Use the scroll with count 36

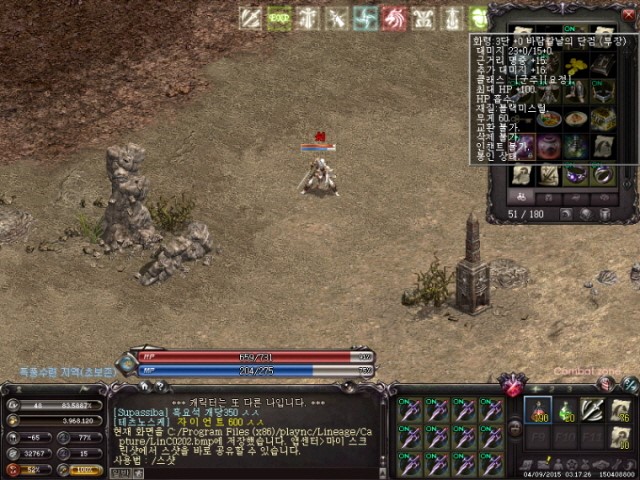tap(620, 410)
